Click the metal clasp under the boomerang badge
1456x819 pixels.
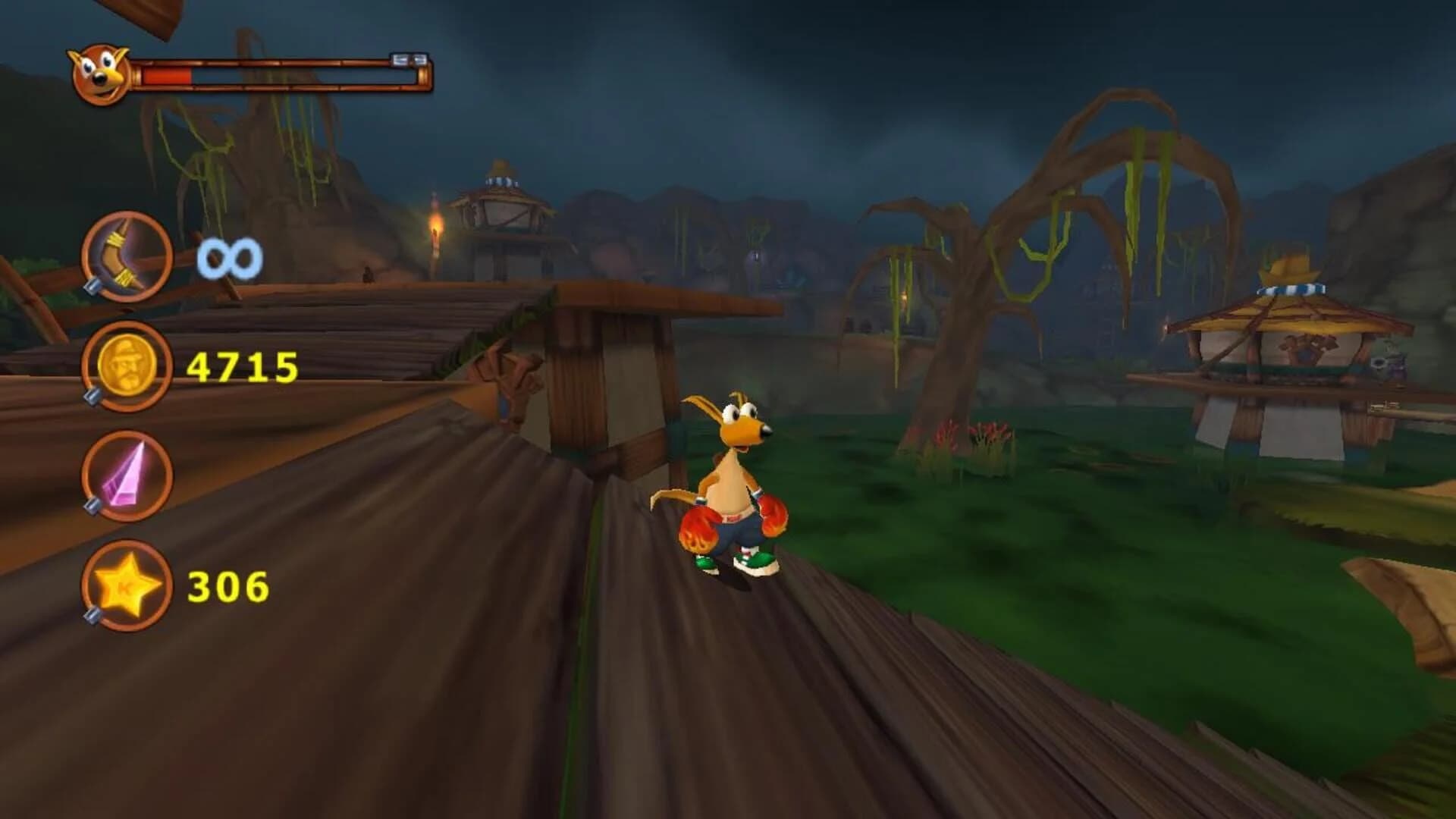[93, 286]
